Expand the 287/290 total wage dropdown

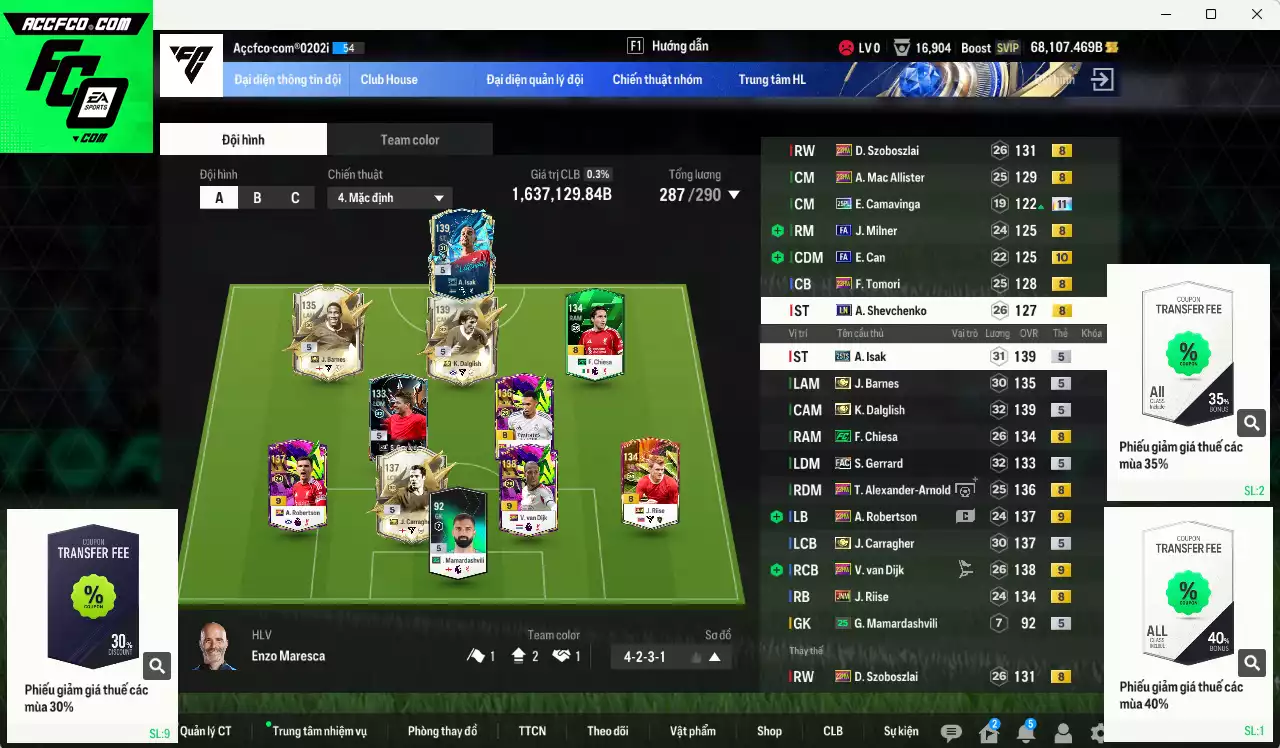pyautogui.click(x=735, y=195)
